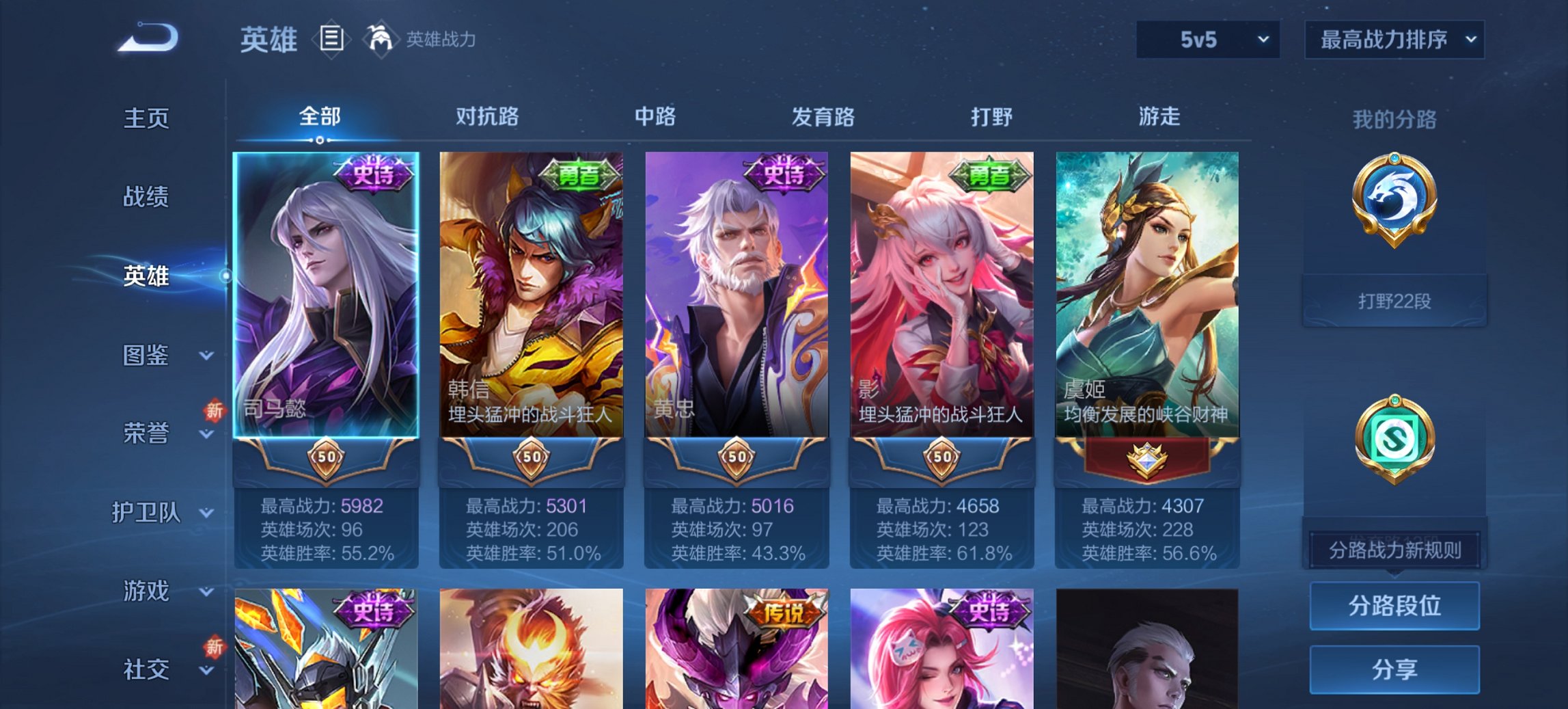The height and width of the screenshot is (709, 1568).
Task: Expand the 图鉴 sidebar section
Action: click(146, 356)
